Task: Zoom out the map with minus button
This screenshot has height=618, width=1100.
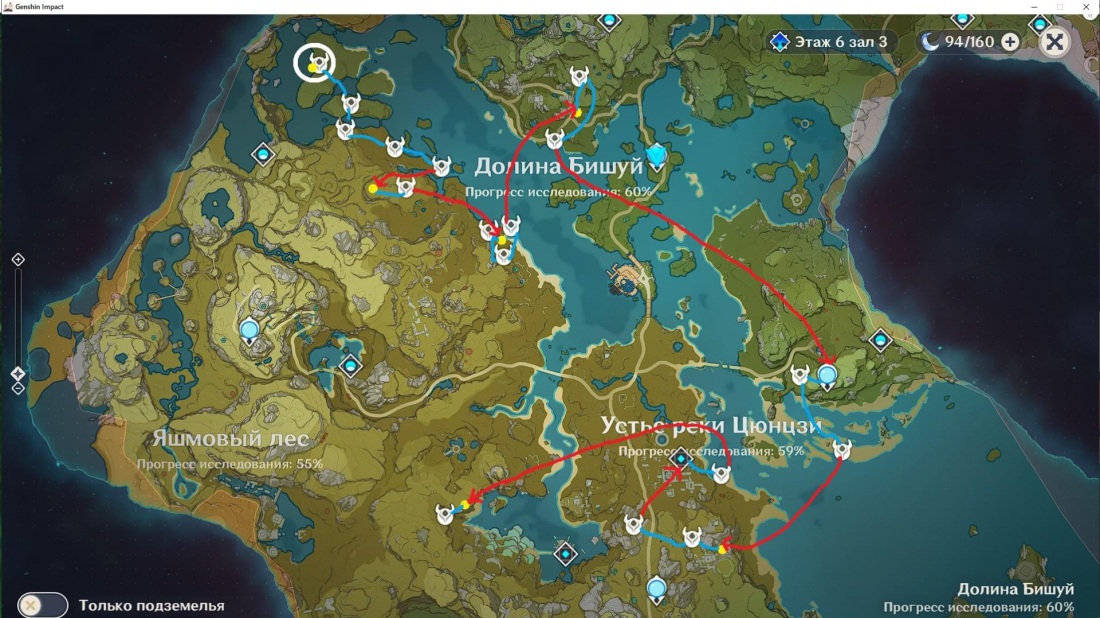Action: [x=18, y=389]
